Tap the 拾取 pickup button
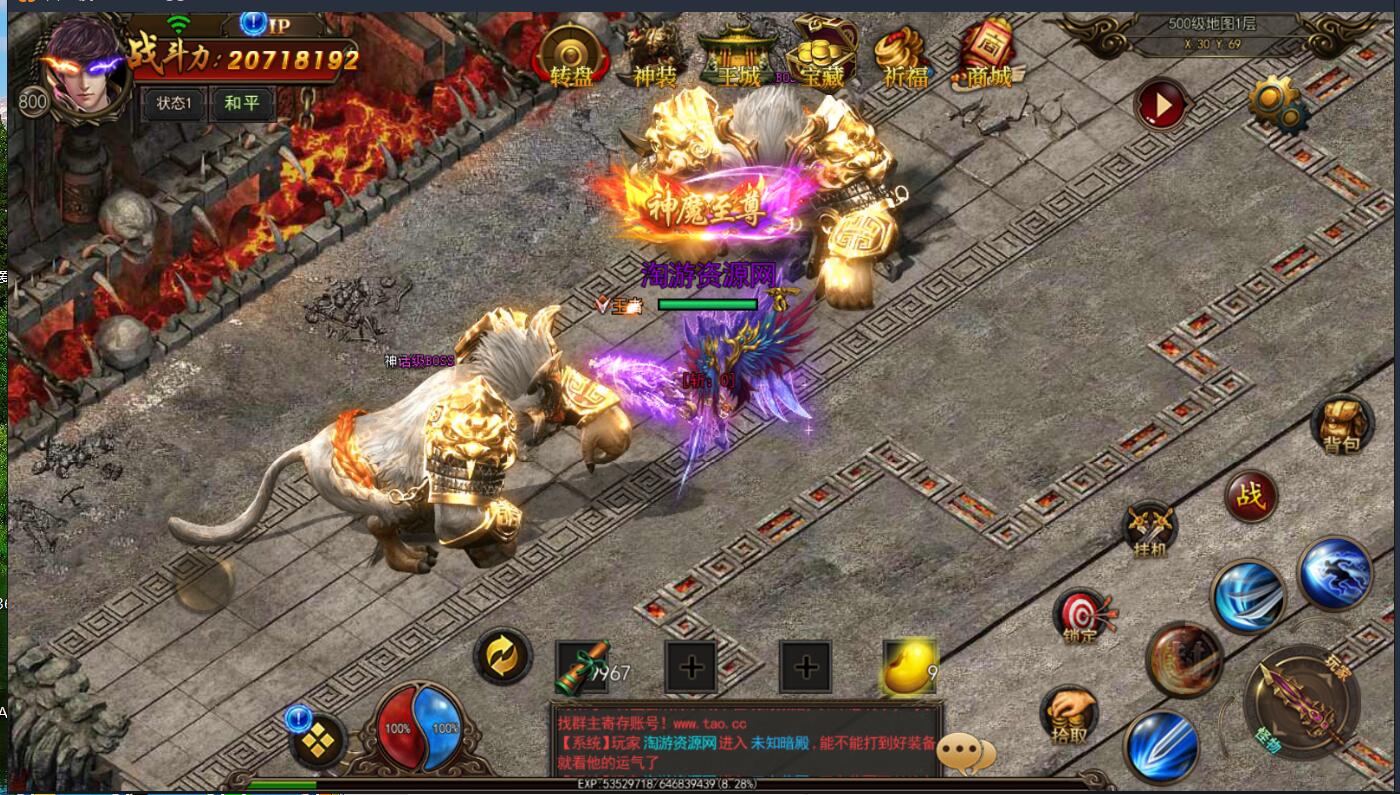This screenshot has width=1400, height=795. coord(1069,714)
